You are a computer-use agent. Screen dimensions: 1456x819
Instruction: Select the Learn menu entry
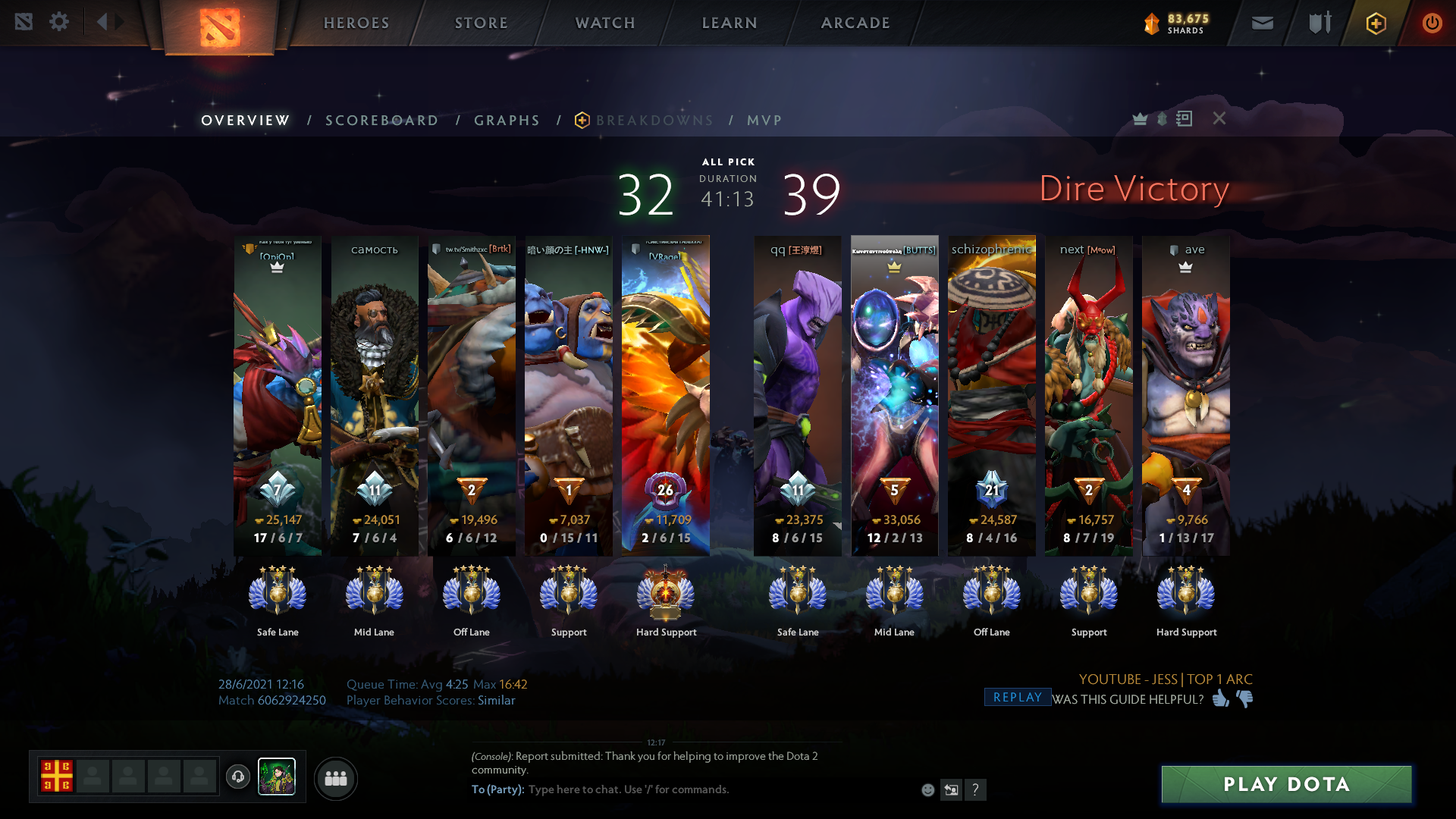(x=730, y=23)
